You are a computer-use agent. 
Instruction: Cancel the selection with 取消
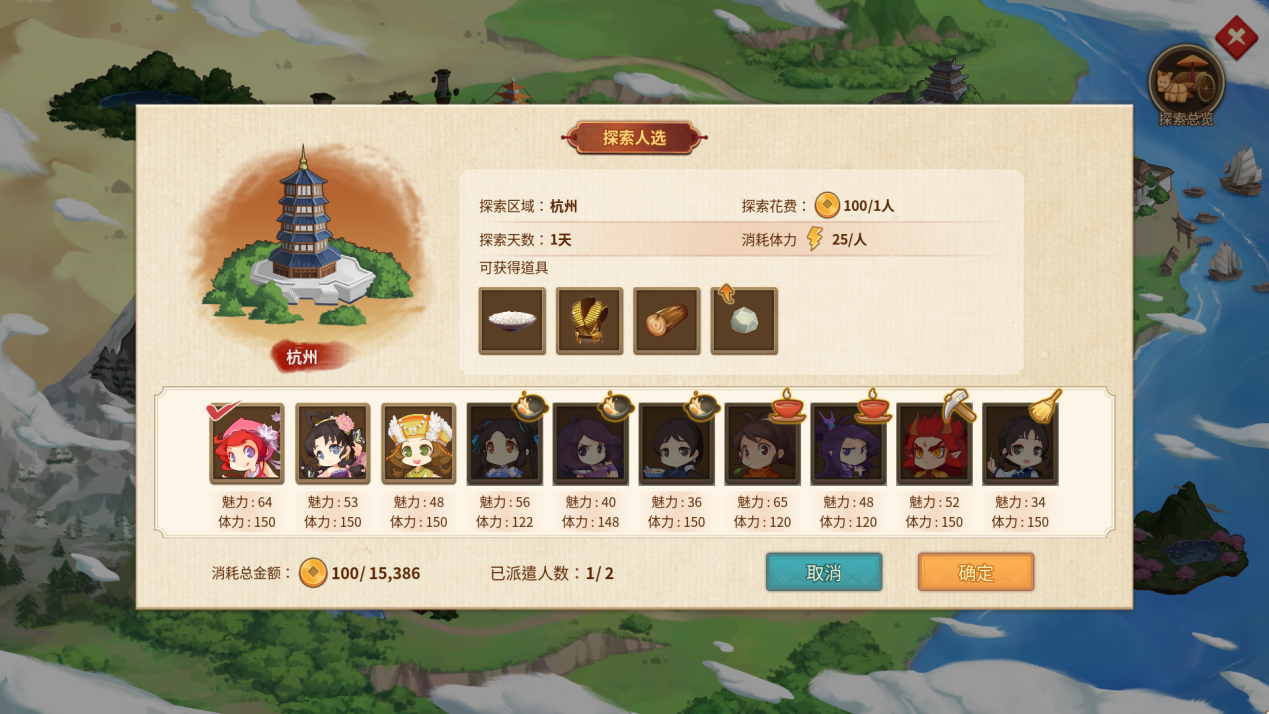pyautogui.click(x=824, y=572)
